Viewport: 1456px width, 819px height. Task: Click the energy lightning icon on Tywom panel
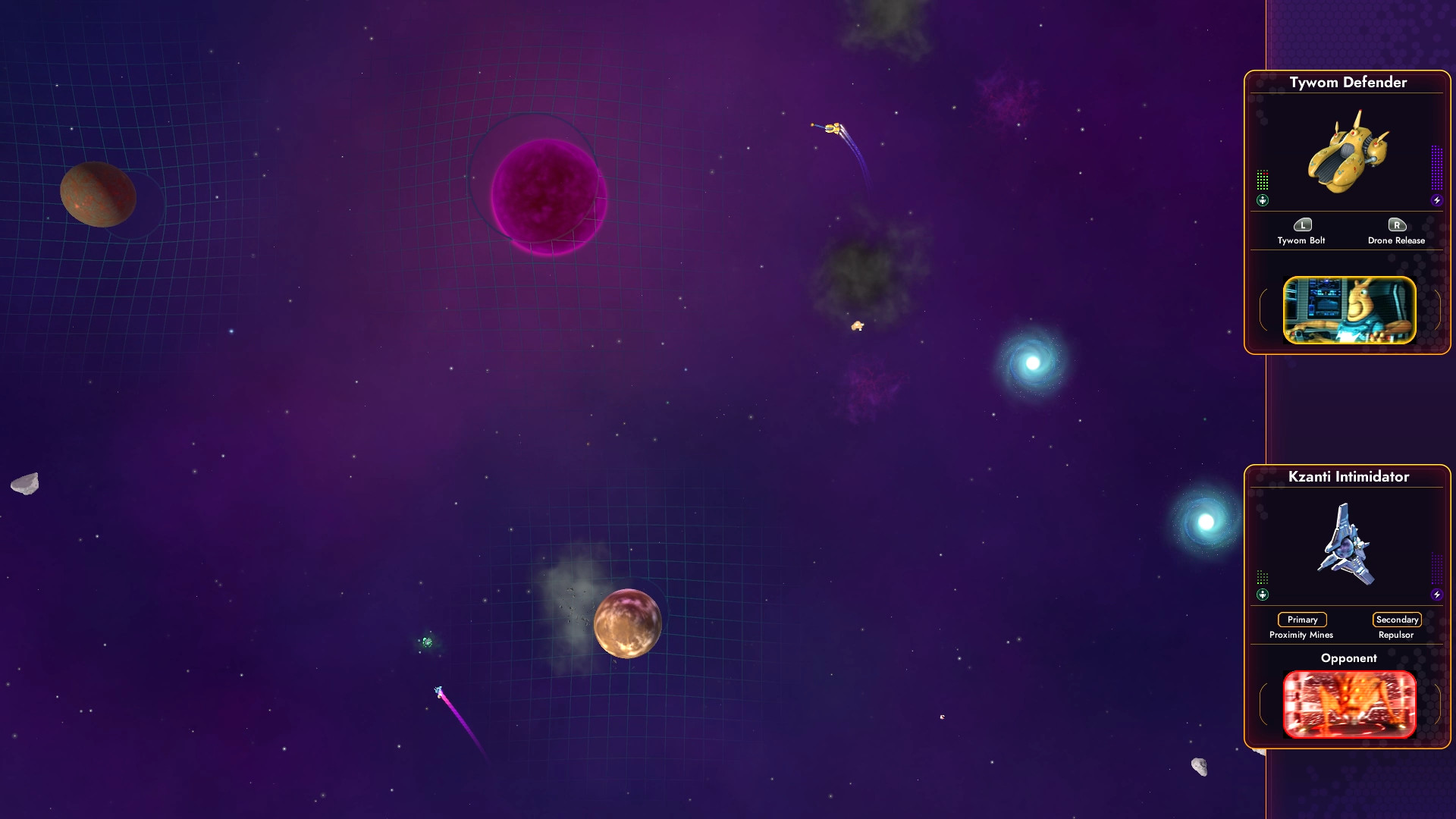tap(1436, 200)
